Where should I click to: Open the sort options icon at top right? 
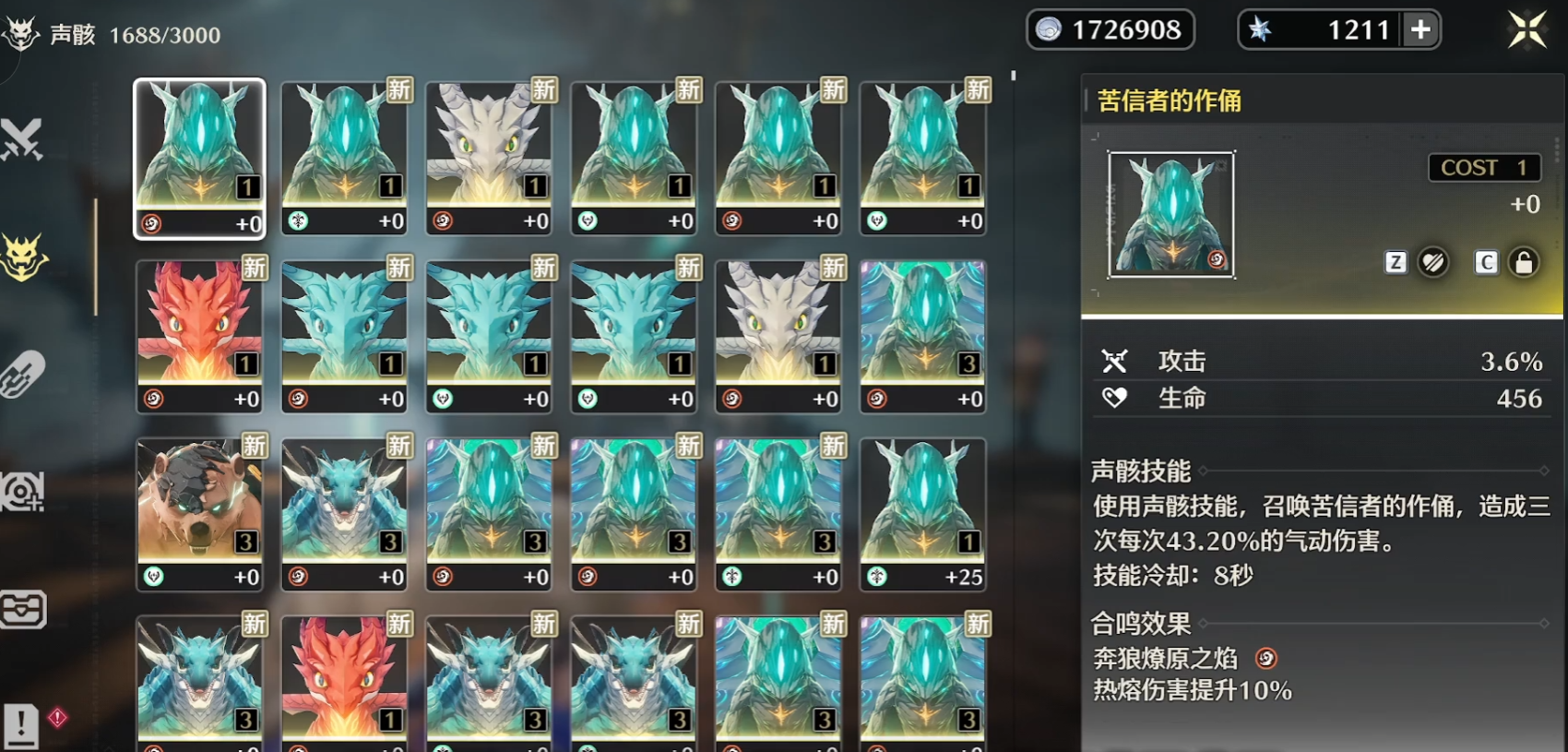click(1526, 30)
